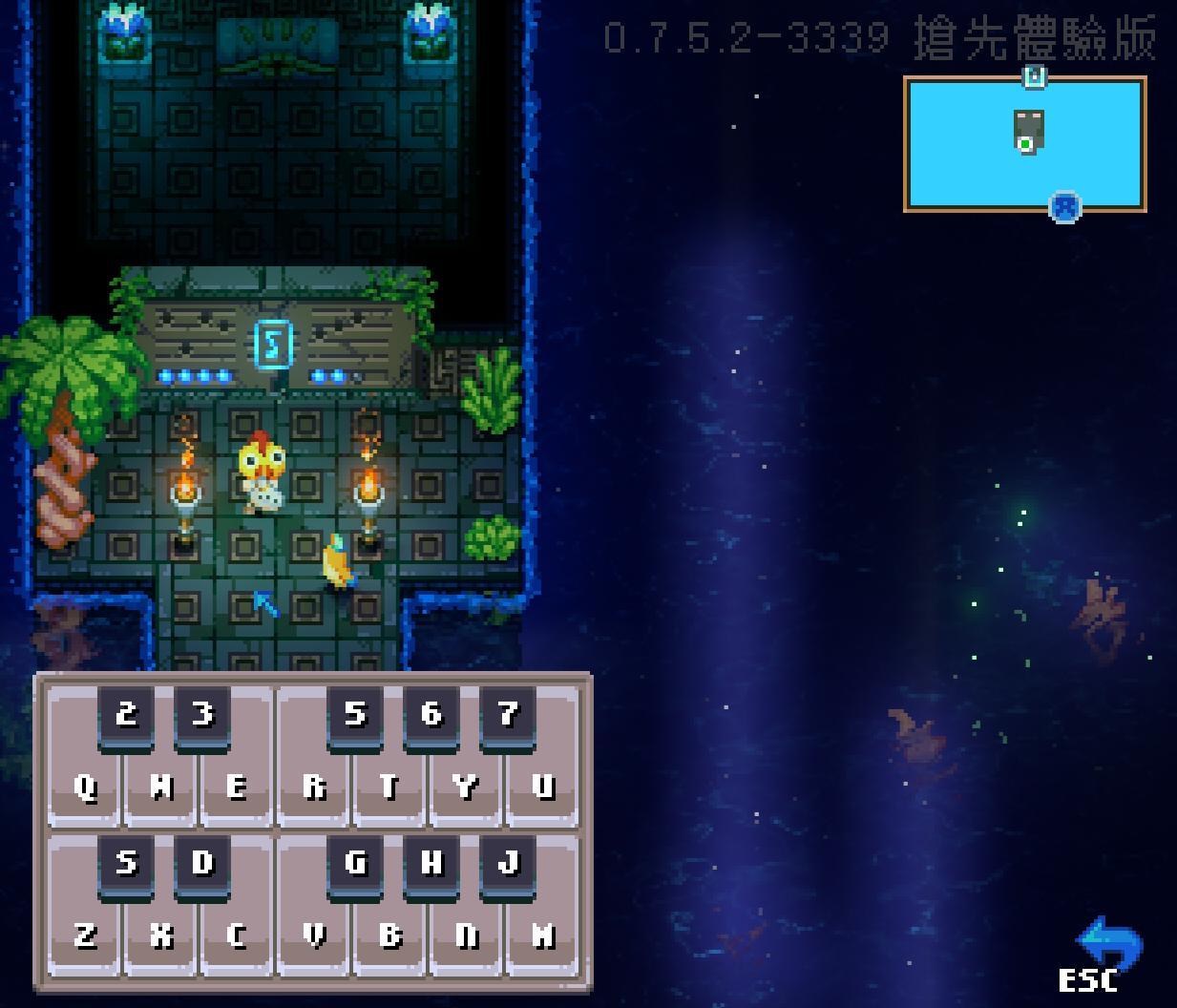1177x1008 pixels.
Task: Strike the lower black key labeled G
Action: (x=355, y=864)
